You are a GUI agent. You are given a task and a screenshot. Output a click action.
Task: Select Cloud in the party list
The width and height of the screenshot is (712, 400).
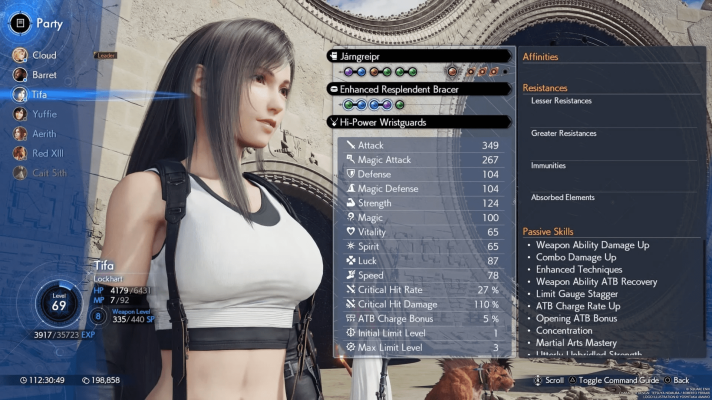42,55
